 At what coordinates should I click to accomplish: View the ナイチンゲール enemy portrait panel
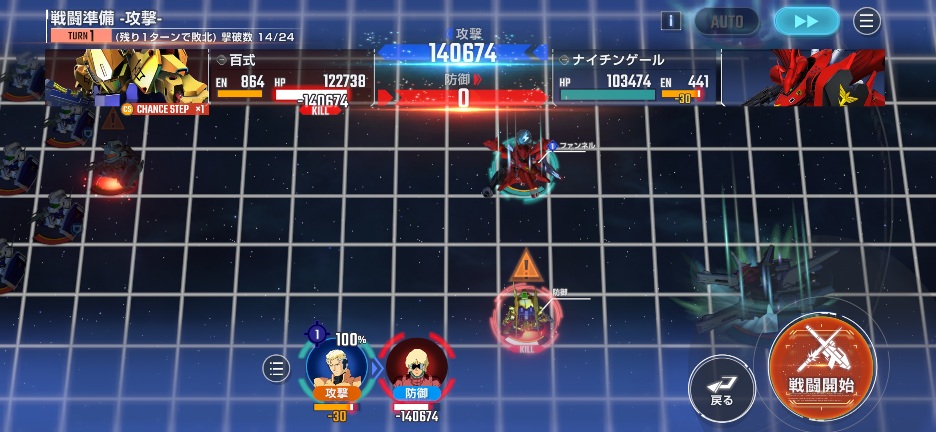822,77
